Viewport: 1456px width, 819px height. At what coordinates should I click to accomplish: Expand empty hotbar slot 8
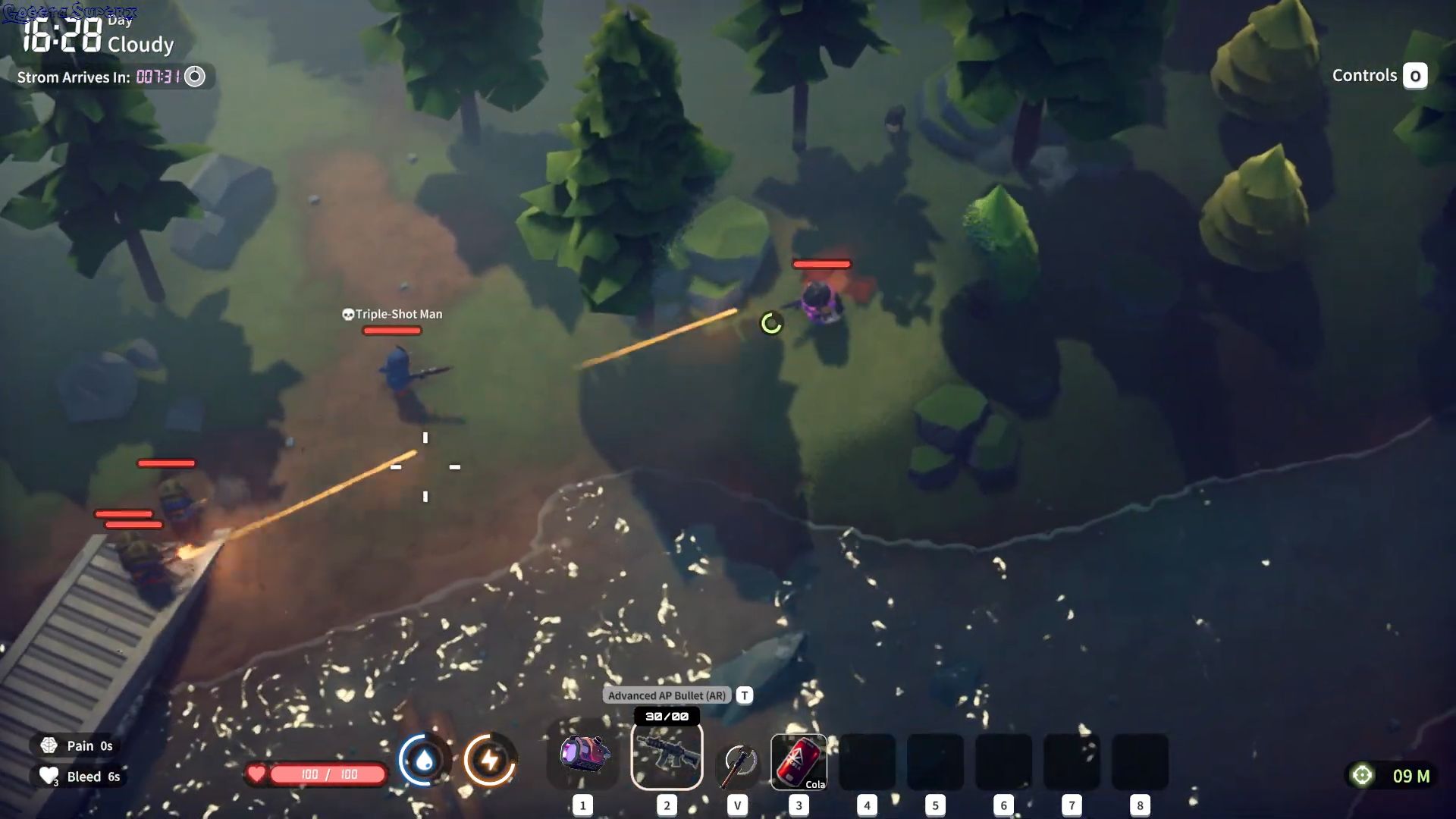pos(1140,762)
